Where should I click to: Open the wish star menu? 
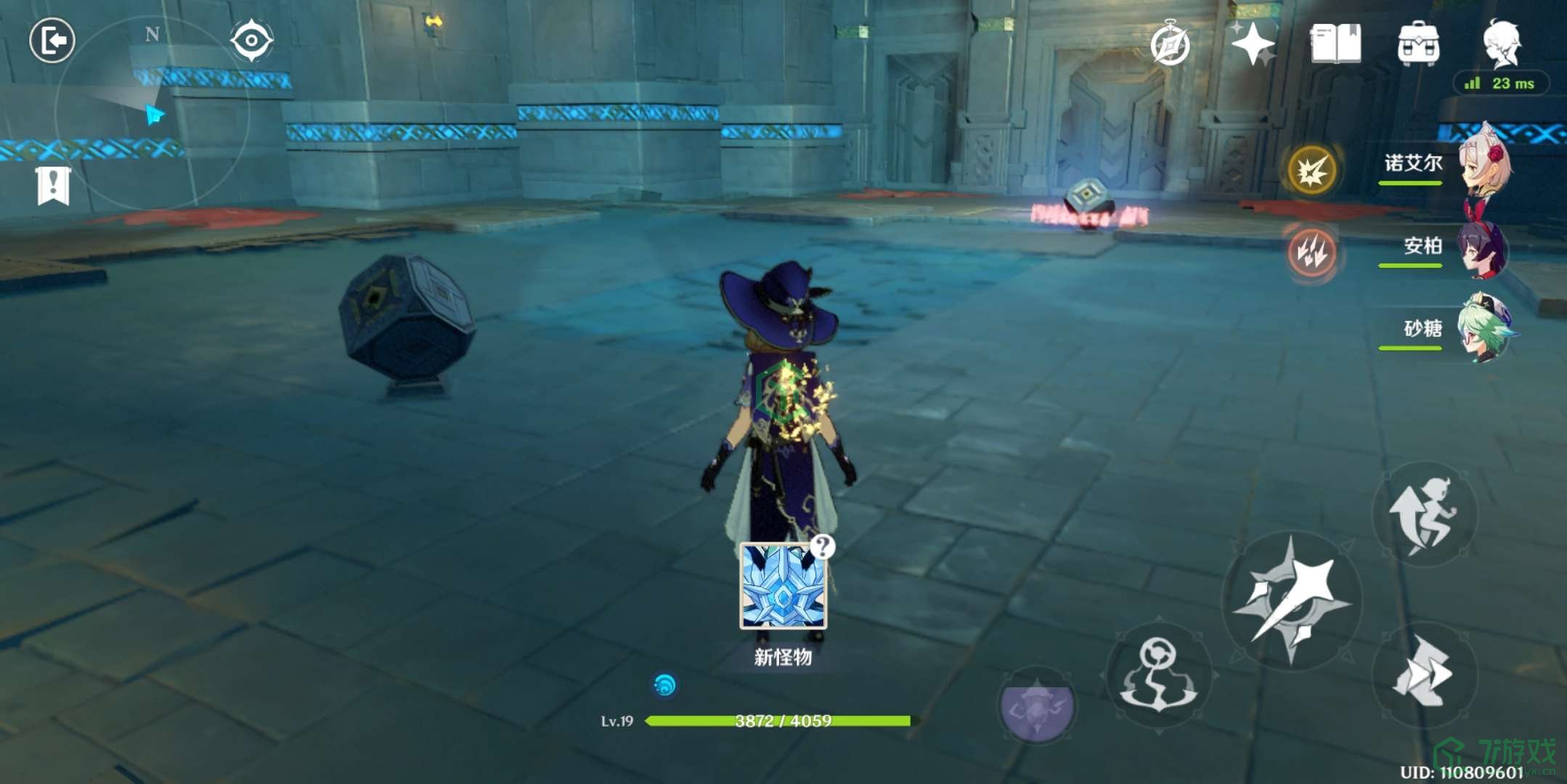[x=1253, y=44]
